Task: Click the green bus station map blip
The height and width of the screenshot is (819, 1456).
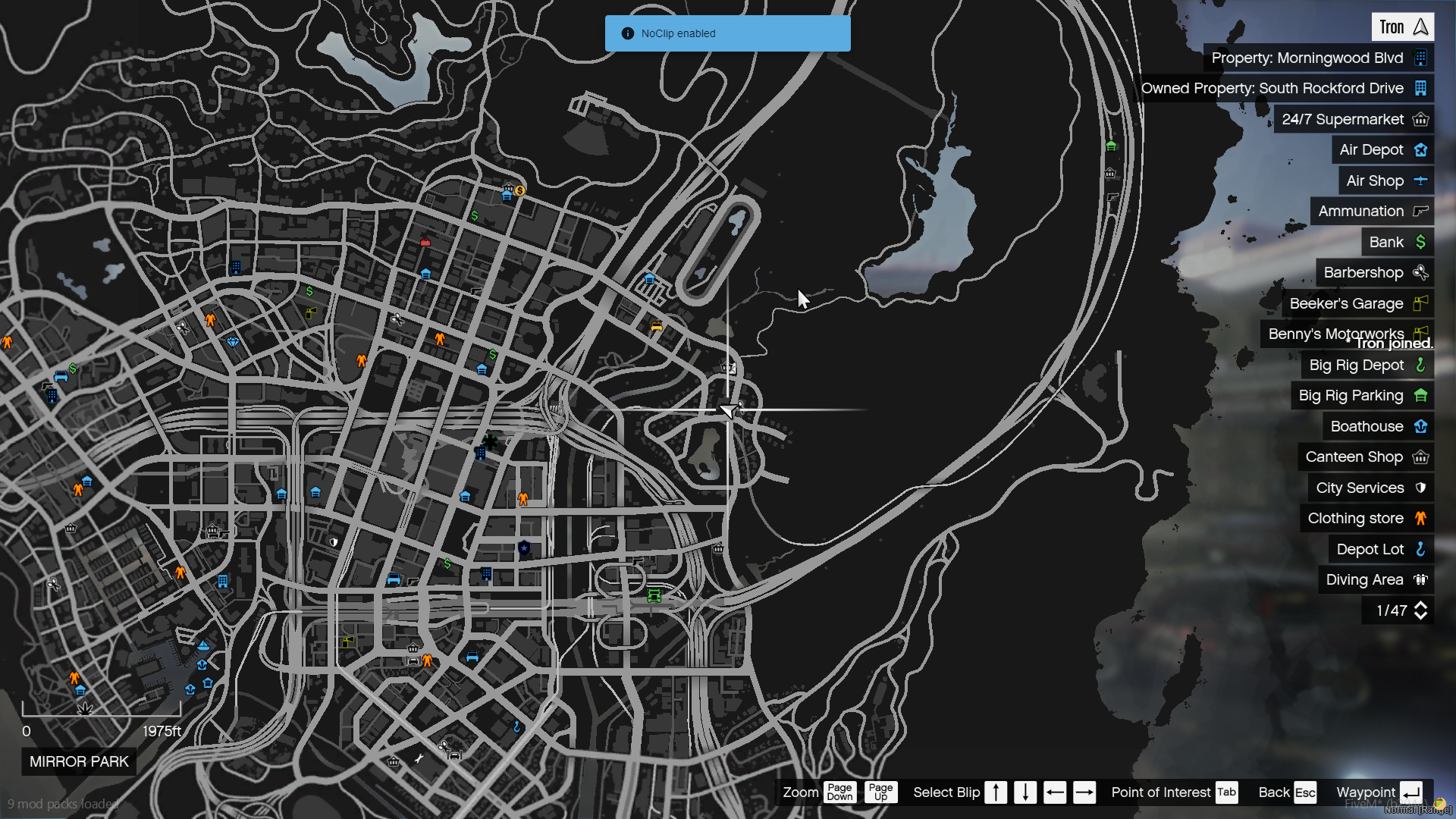Action: tap(654, 596)
